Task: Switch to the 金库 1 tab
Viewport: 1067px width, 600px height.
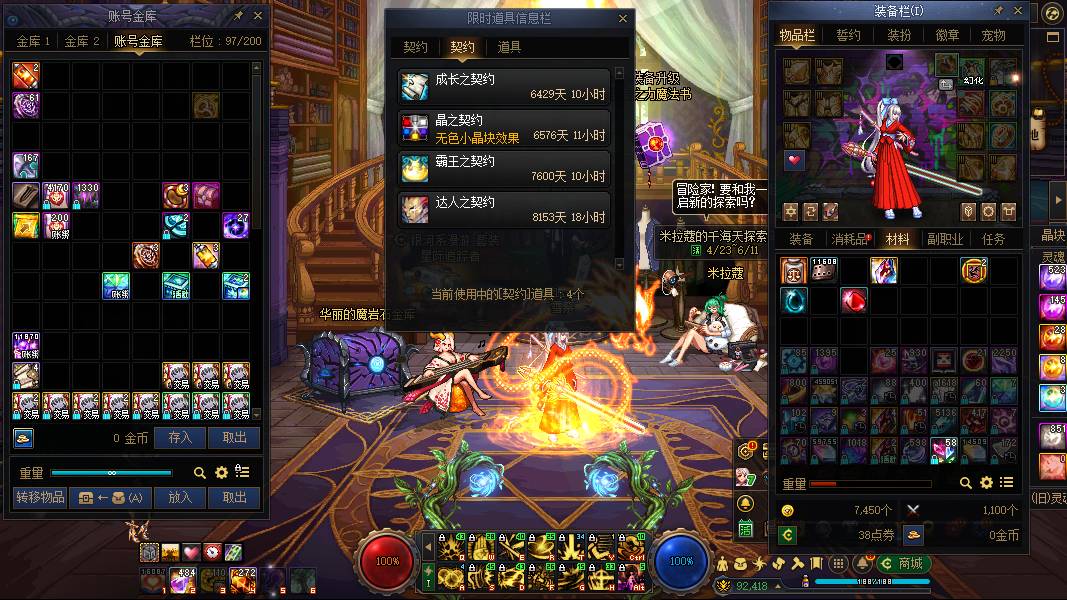Action: 34,41
